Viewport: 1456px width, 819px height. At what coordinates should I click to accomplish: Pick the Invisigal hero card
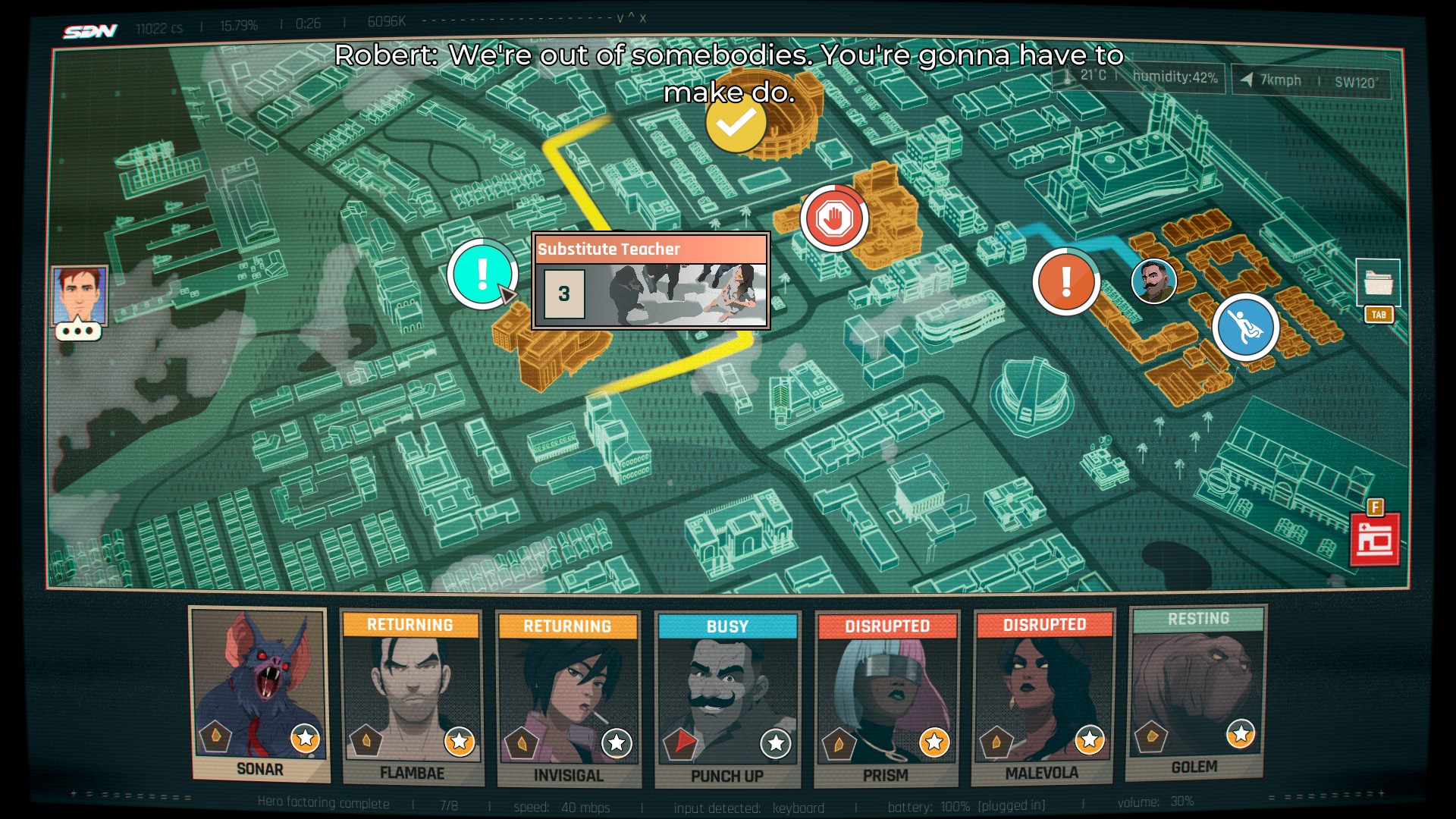point(567,699)
